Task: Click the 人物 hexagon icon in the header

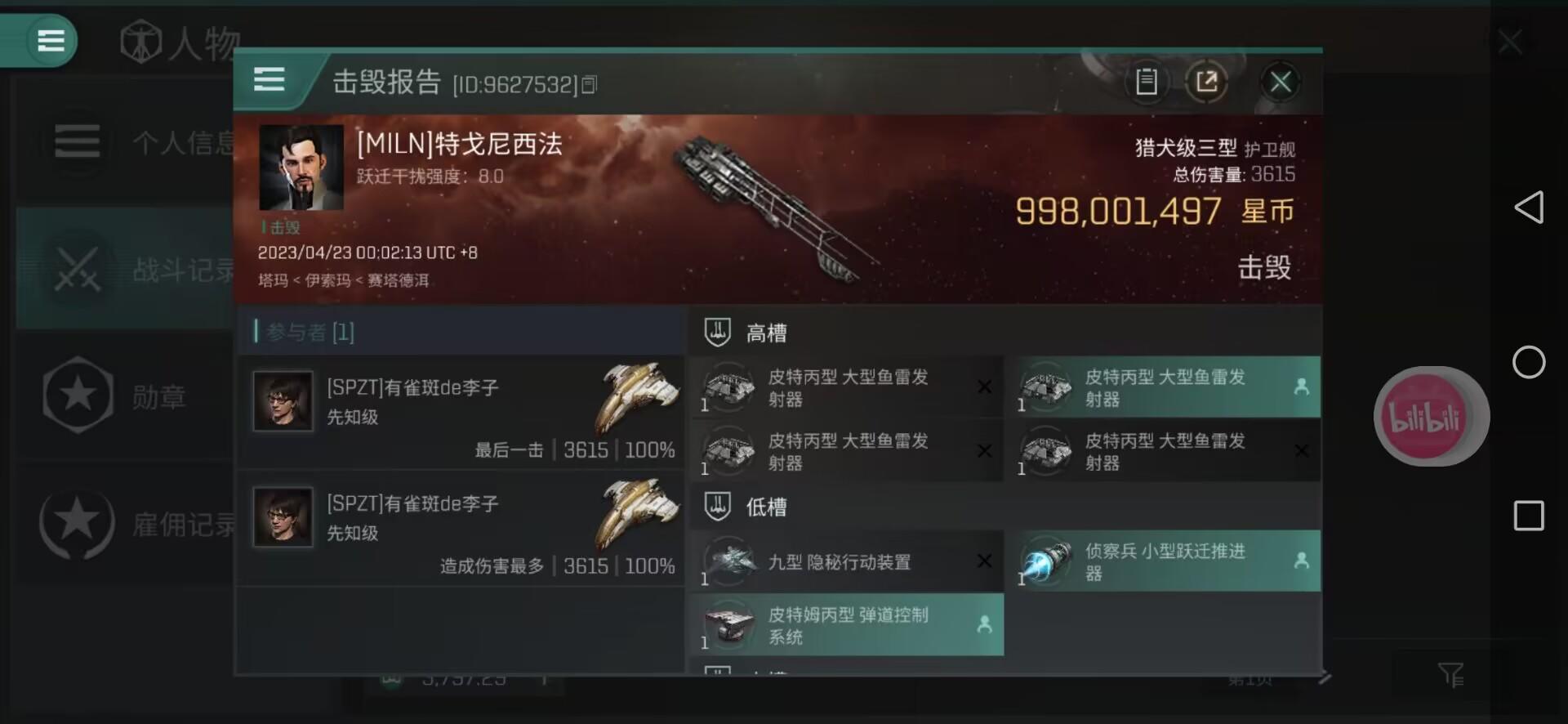Action: click(x=141, y=40)
